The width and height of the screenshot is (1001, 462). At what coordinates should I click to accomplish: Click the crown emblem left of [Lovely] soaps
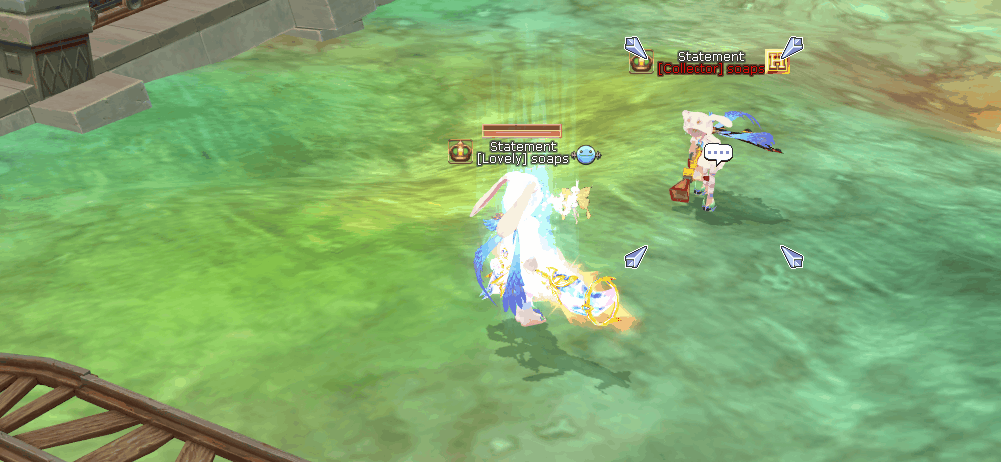(460, 153)
